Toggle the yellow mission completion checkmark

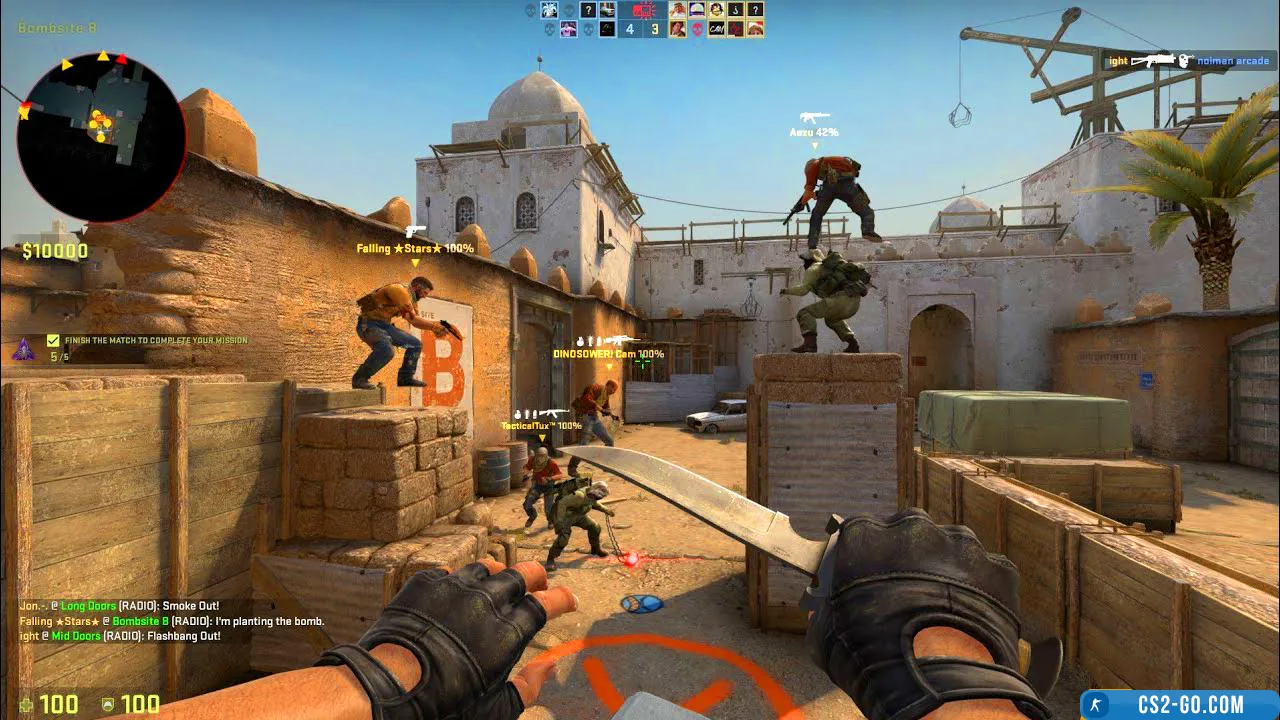53,341
